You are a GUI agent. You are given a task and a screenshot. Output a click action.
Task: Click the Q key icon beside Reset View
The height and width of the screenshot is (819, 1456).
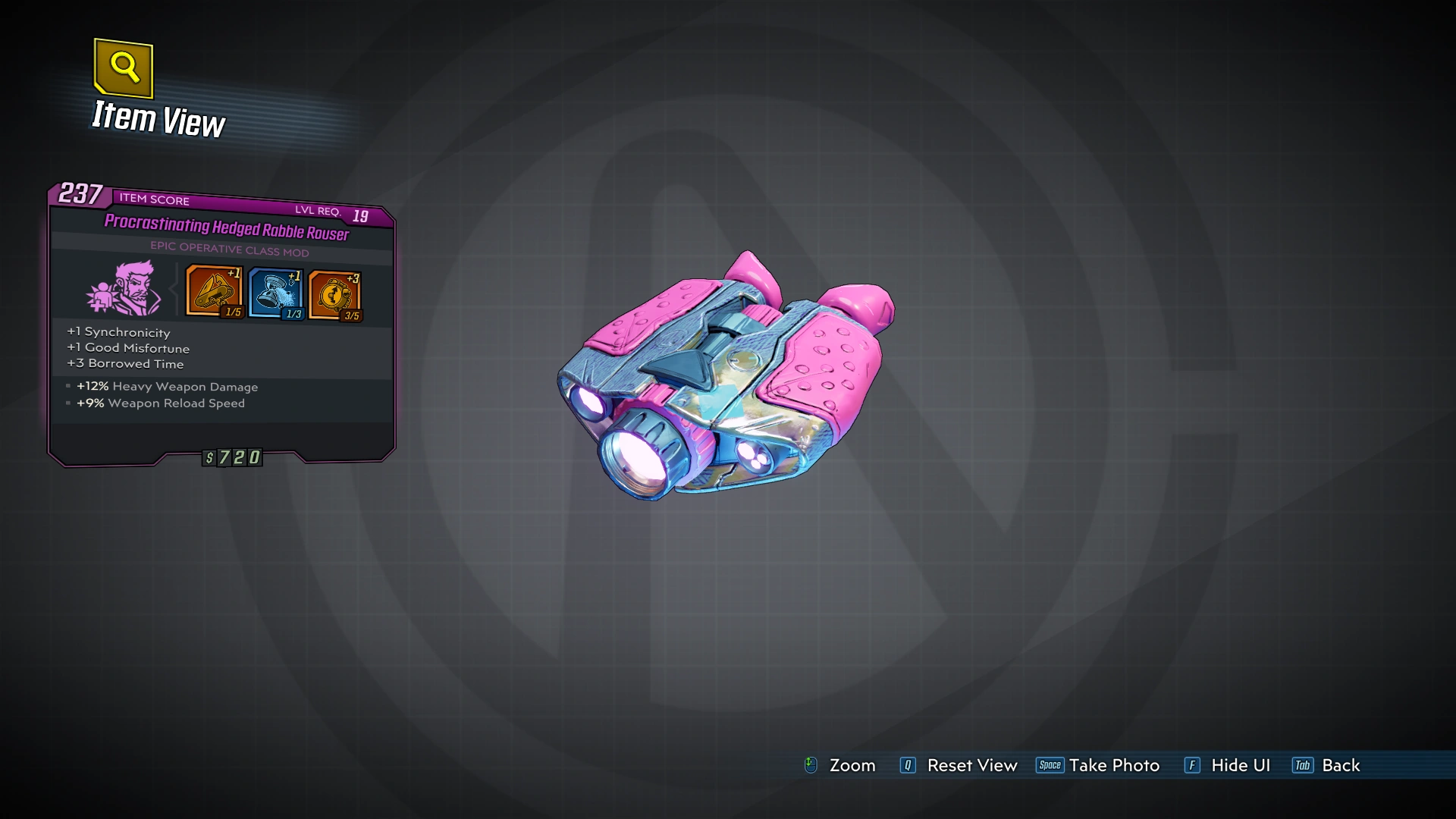pos(907,766)
